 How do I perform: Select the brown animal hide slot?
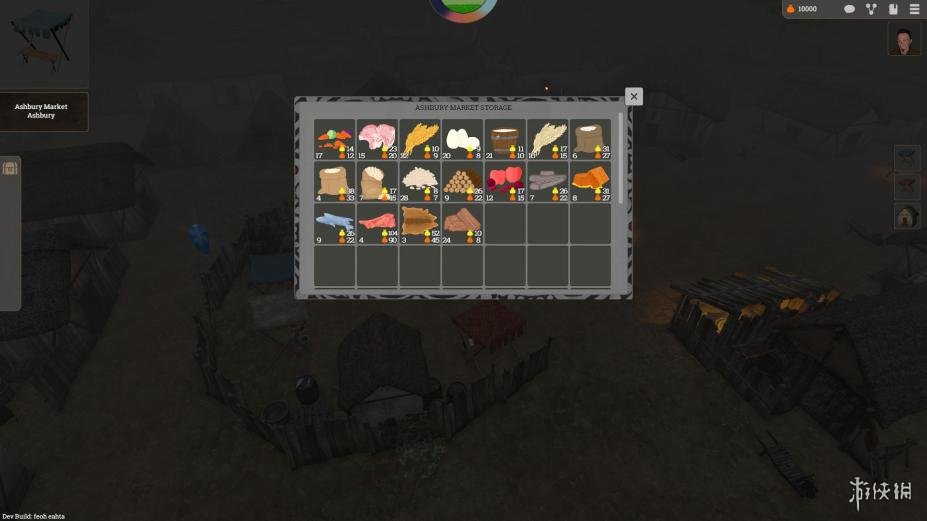[420, 224]
